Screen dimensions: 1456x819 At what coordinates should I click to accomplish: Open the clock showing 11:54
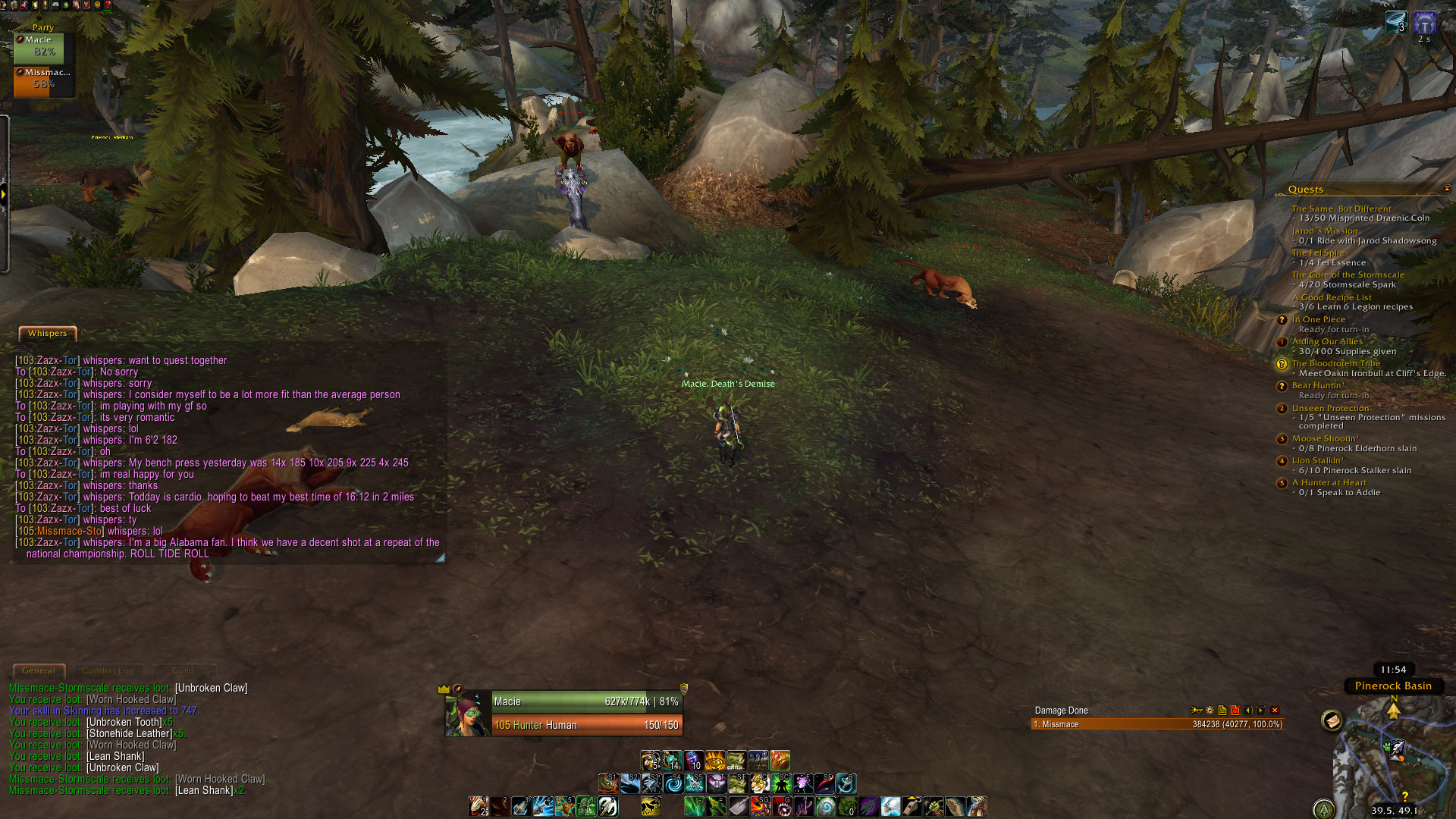[x=1393, y=670]
